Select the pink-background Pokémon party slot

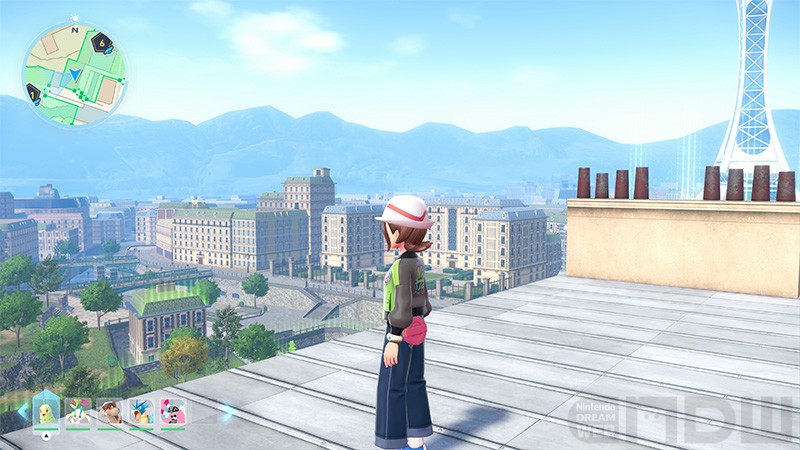click(172, 410)
